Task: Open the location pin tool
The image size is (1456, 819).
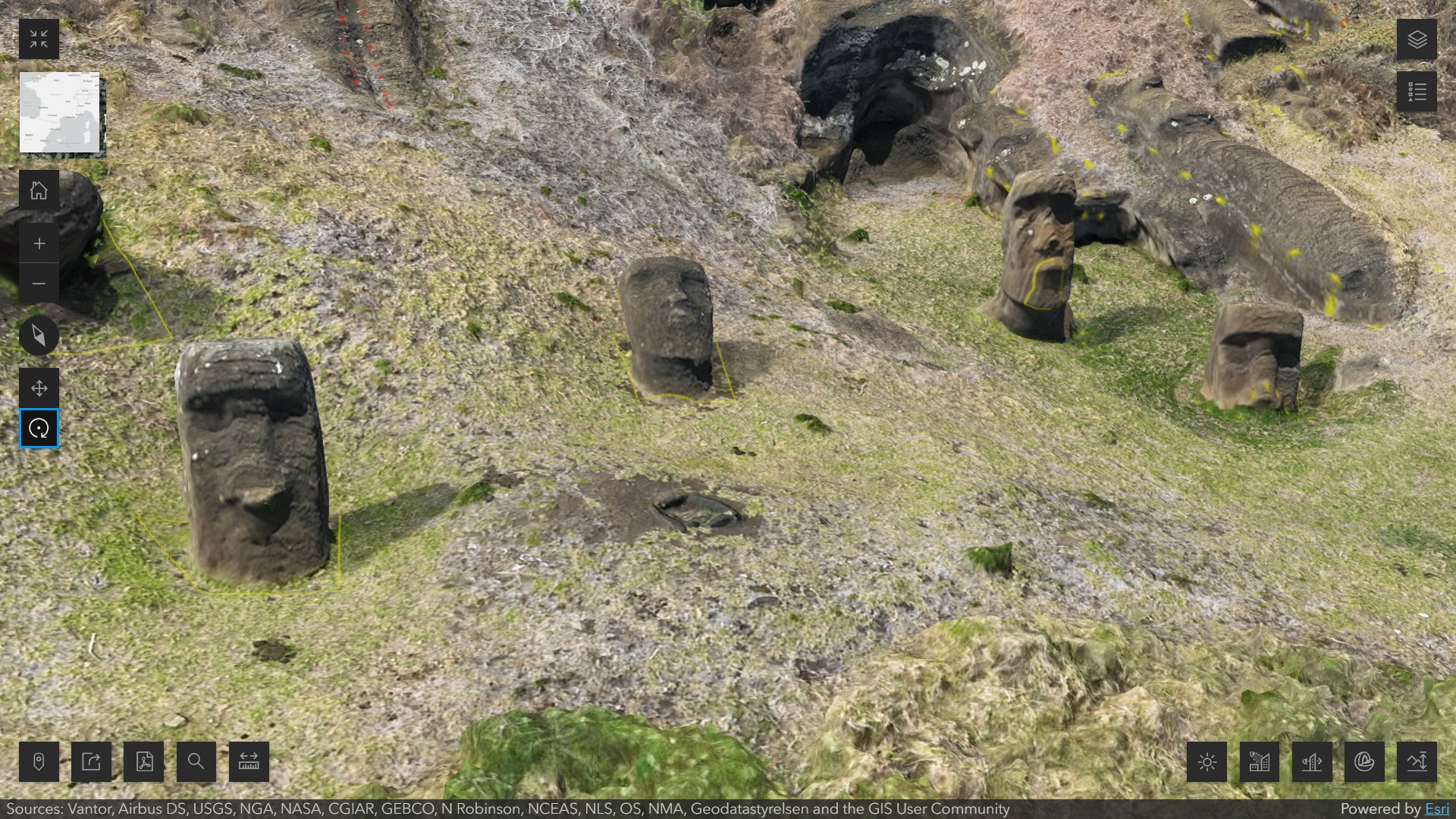Action: point(39,761)
